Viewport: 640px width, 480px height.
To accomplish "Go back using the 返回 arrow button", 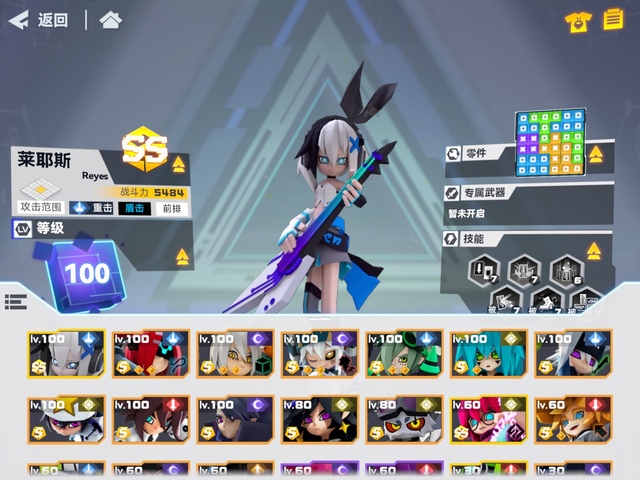I will click(40, 20).
